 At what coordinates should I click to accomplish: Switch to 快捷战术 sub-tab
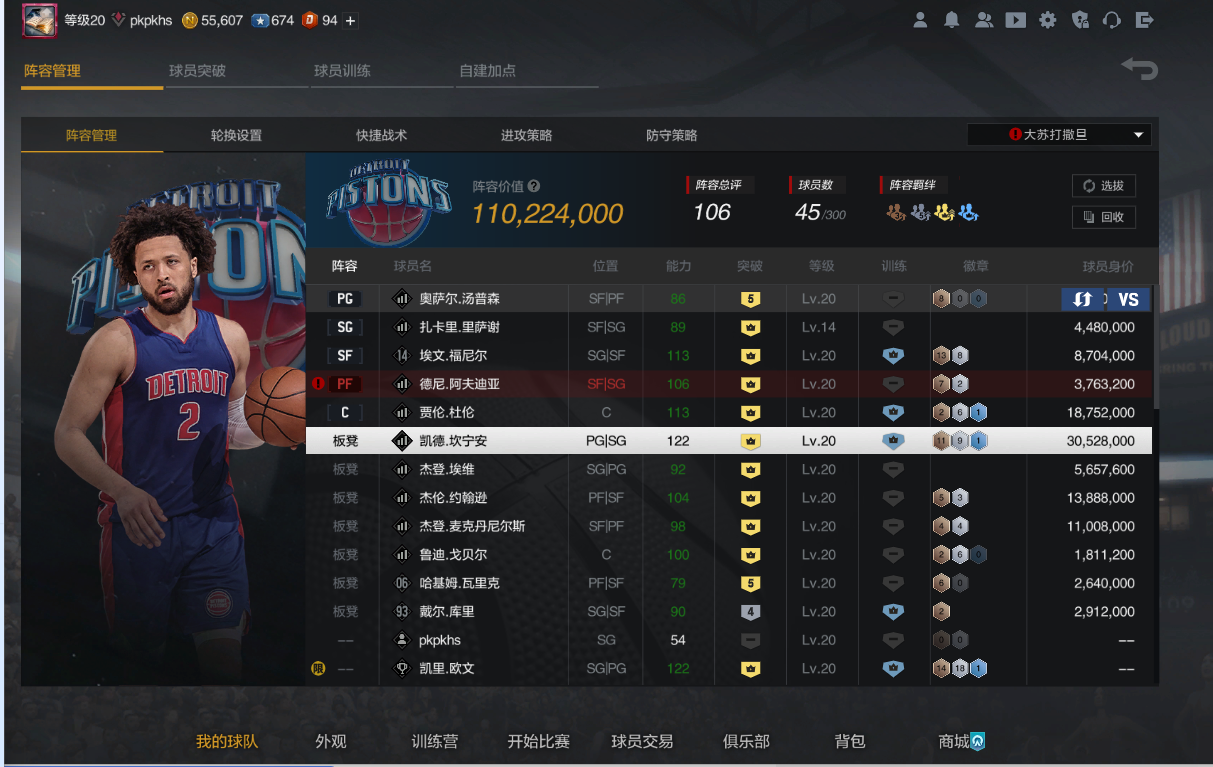coord(381,135)
